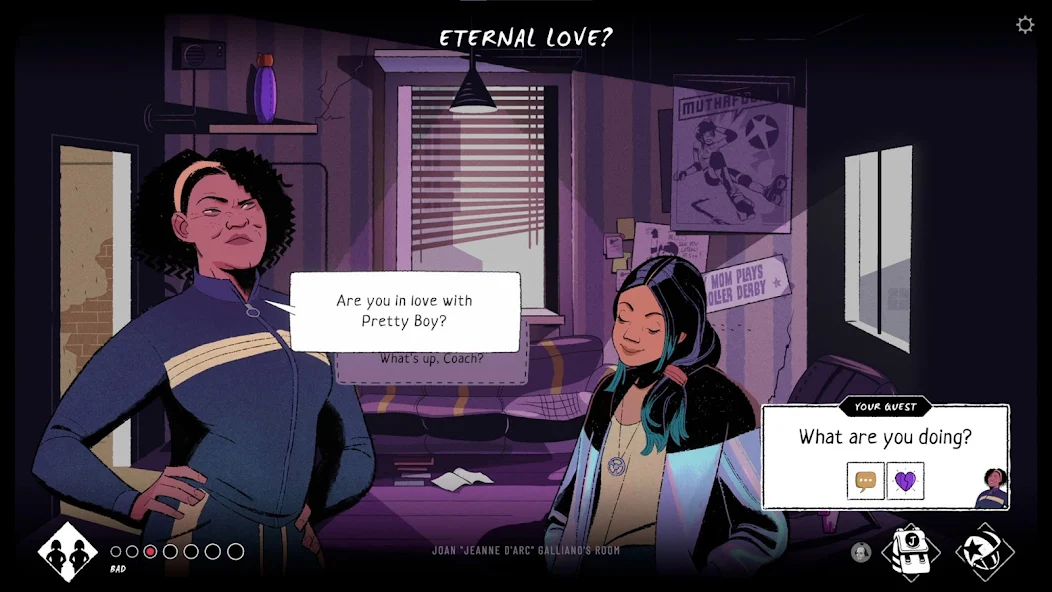Advance the "Are you in love" speech bubble
1052x592 pixels.
405,311
